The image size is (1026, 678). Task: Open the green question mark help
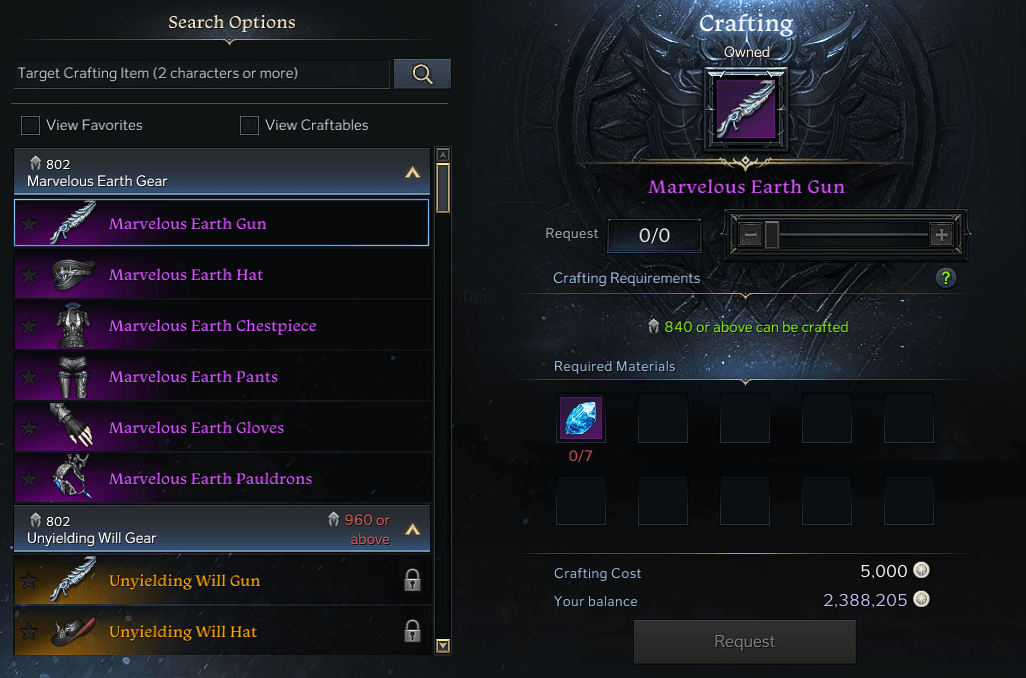945,278
